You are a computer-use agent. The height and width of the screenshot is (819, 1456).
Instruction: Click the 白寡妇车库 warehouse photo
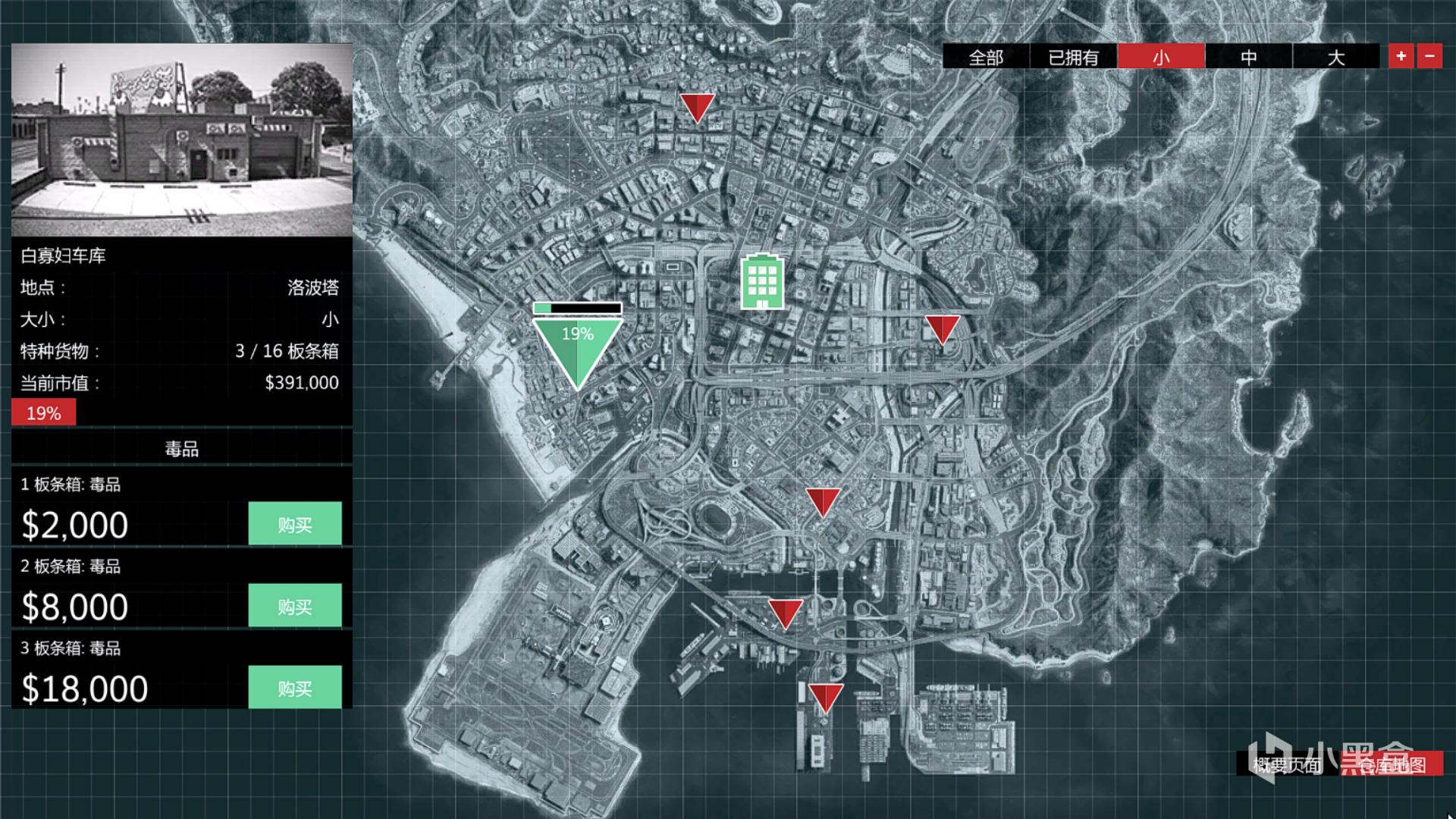[182, 140]
